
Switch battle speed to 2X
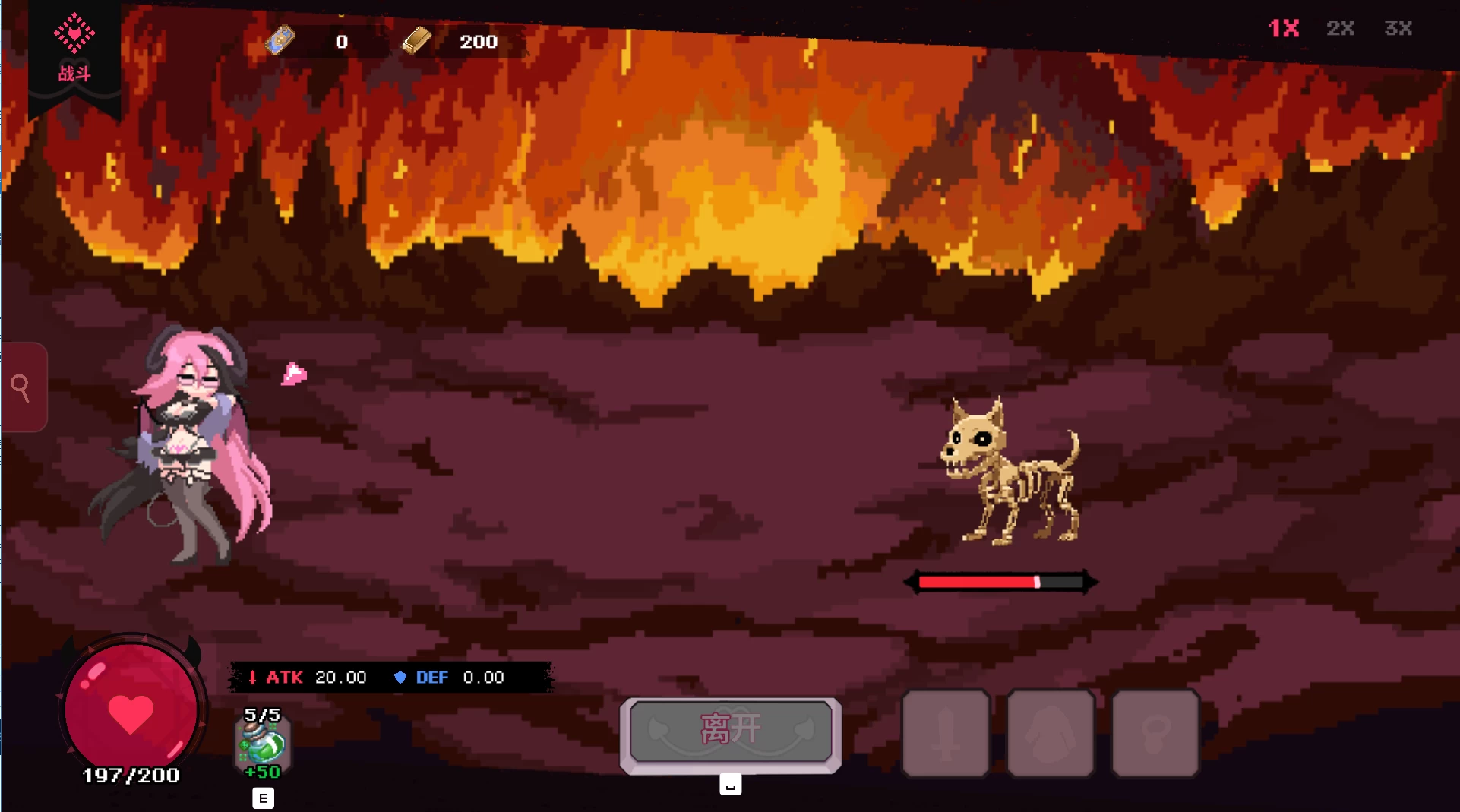pyautogui.click(x=1341, y=29)
